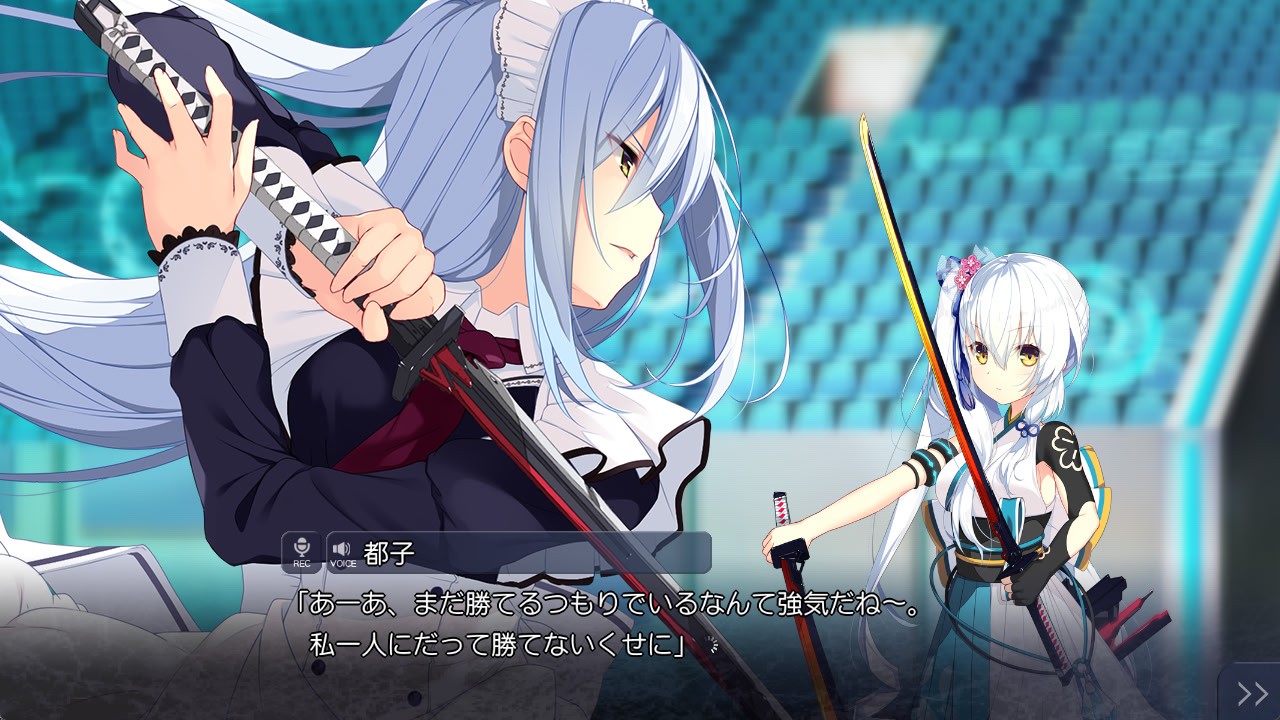Start recording with the microphone icon
This screenshot has height=720, width=1280.
(300, 547)
